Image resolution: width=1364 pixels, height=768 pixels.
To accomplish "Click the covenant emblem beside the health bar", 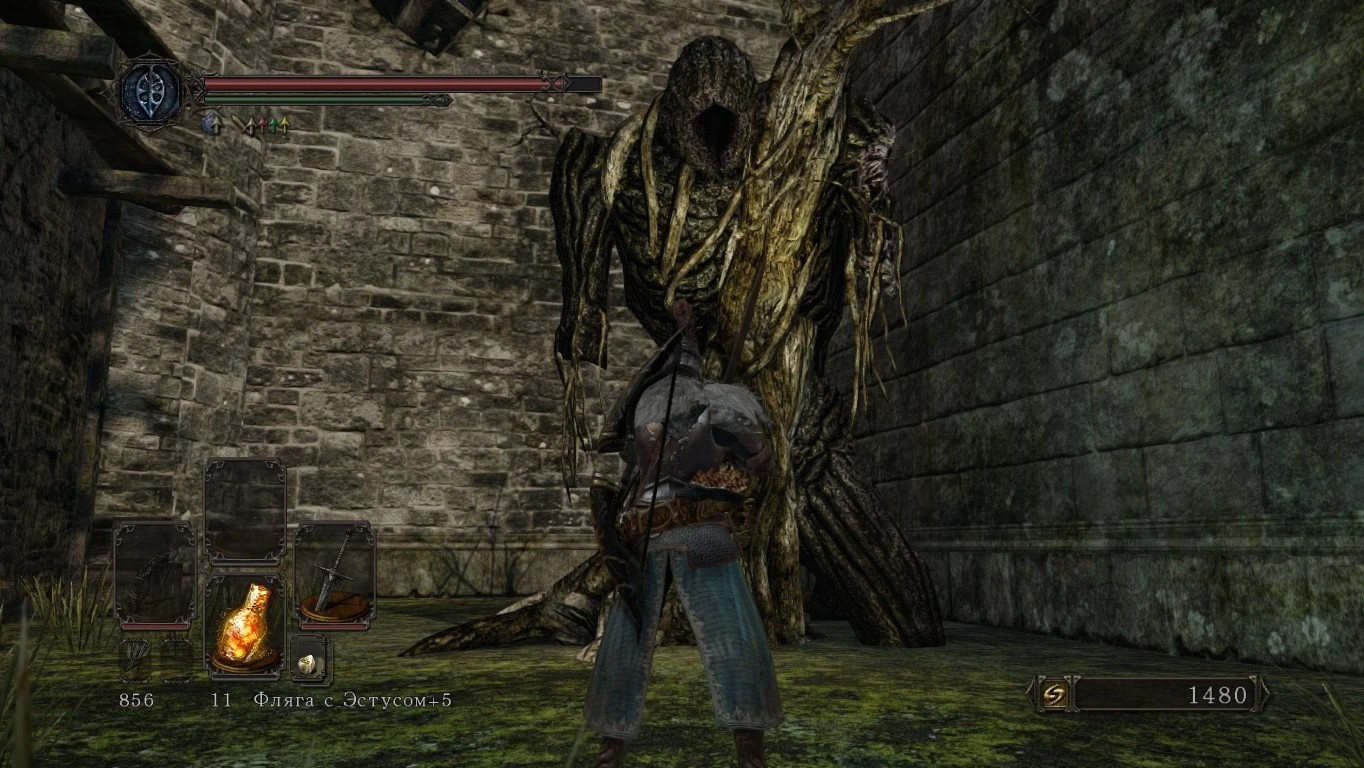I will tap(151, 94).
